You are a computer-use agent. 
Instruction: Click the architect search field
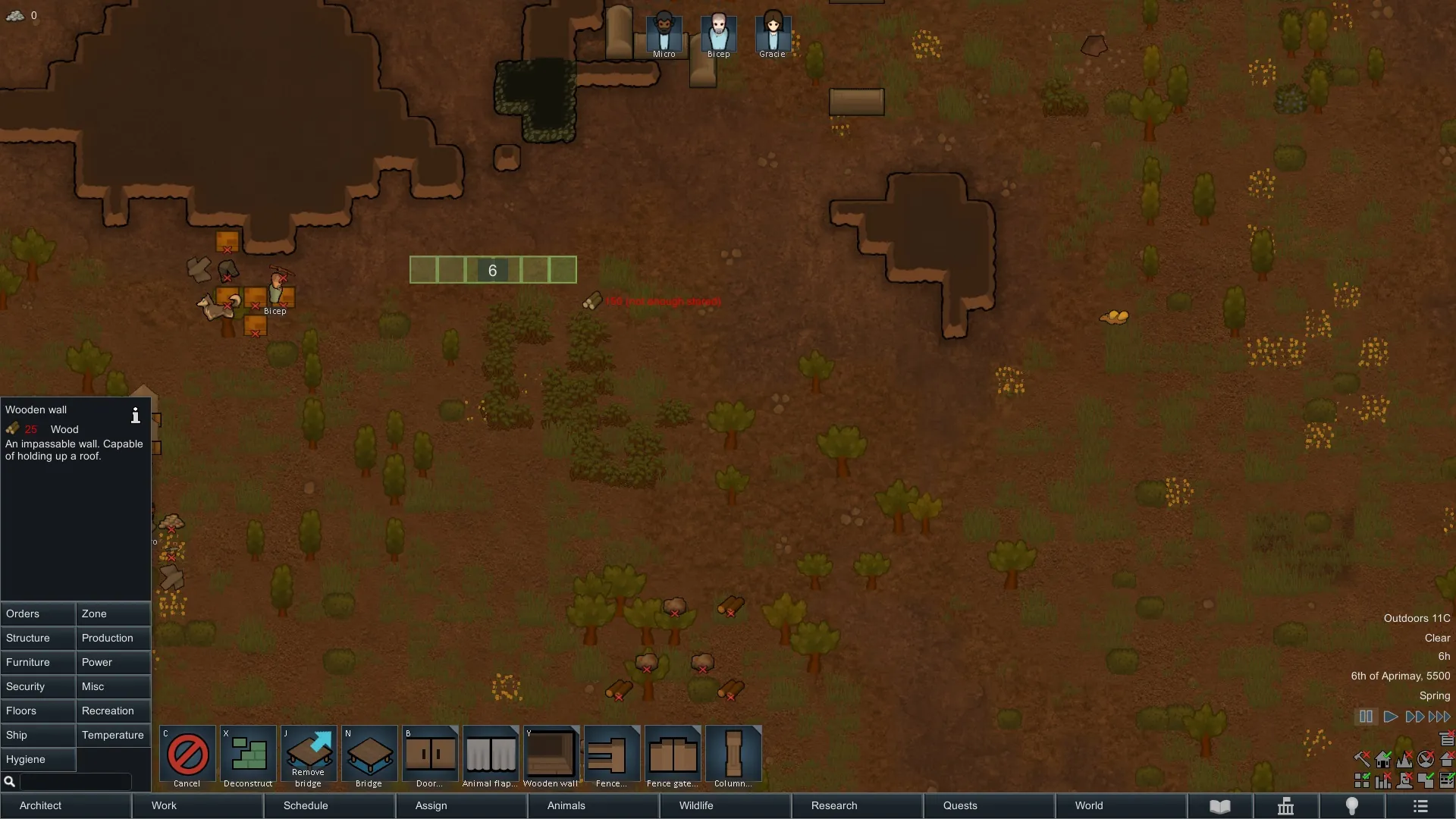click(74, 781)
